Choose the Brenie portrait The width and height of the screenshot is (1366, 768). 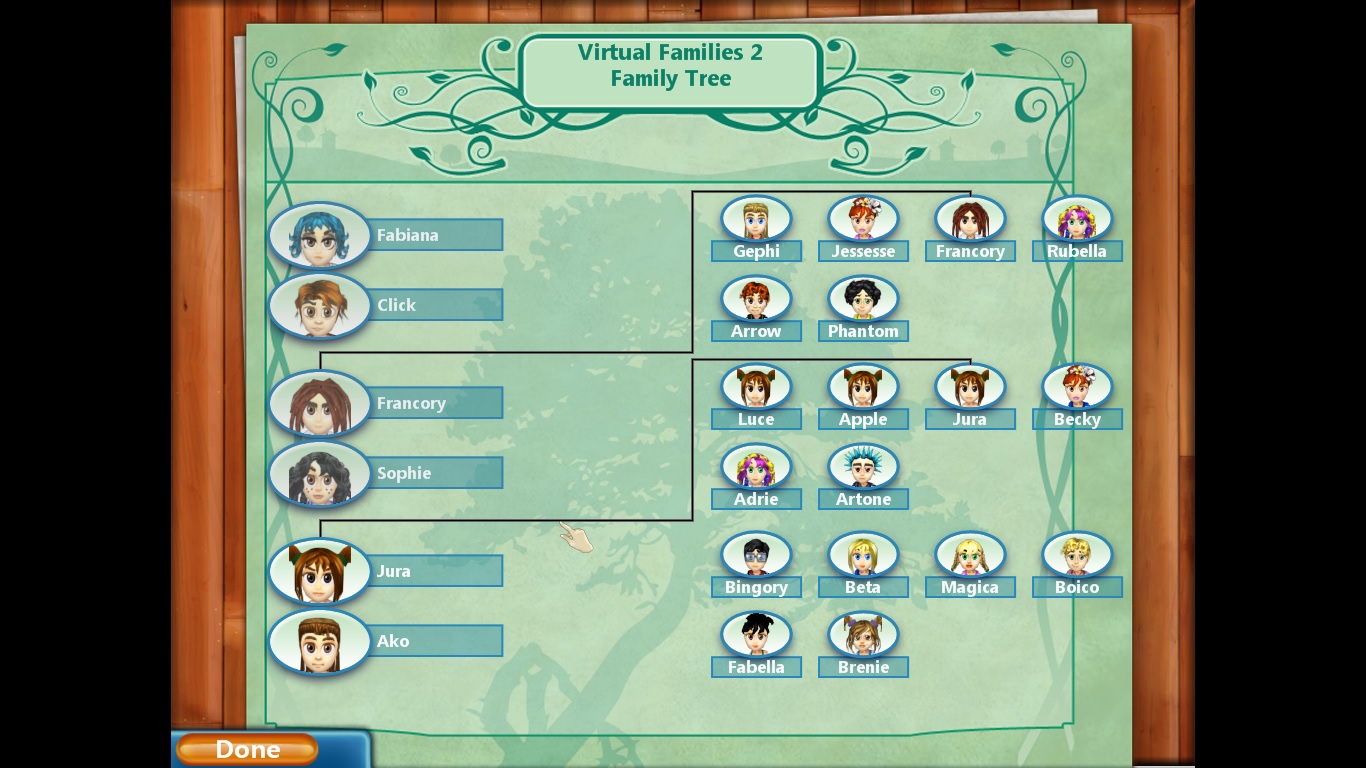pos(863,635)
